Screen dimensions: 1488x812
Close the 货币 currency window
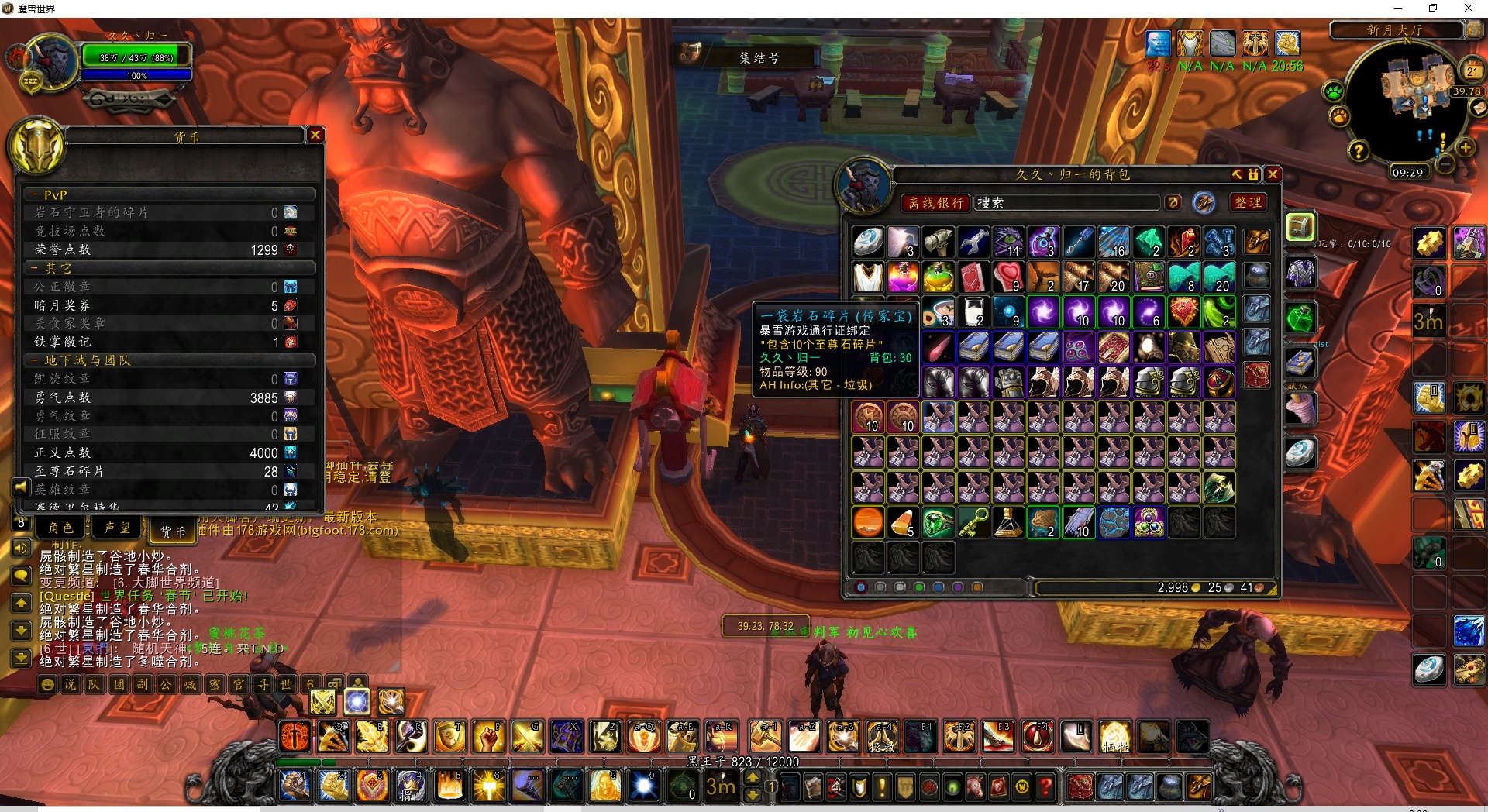pos(315,135)
